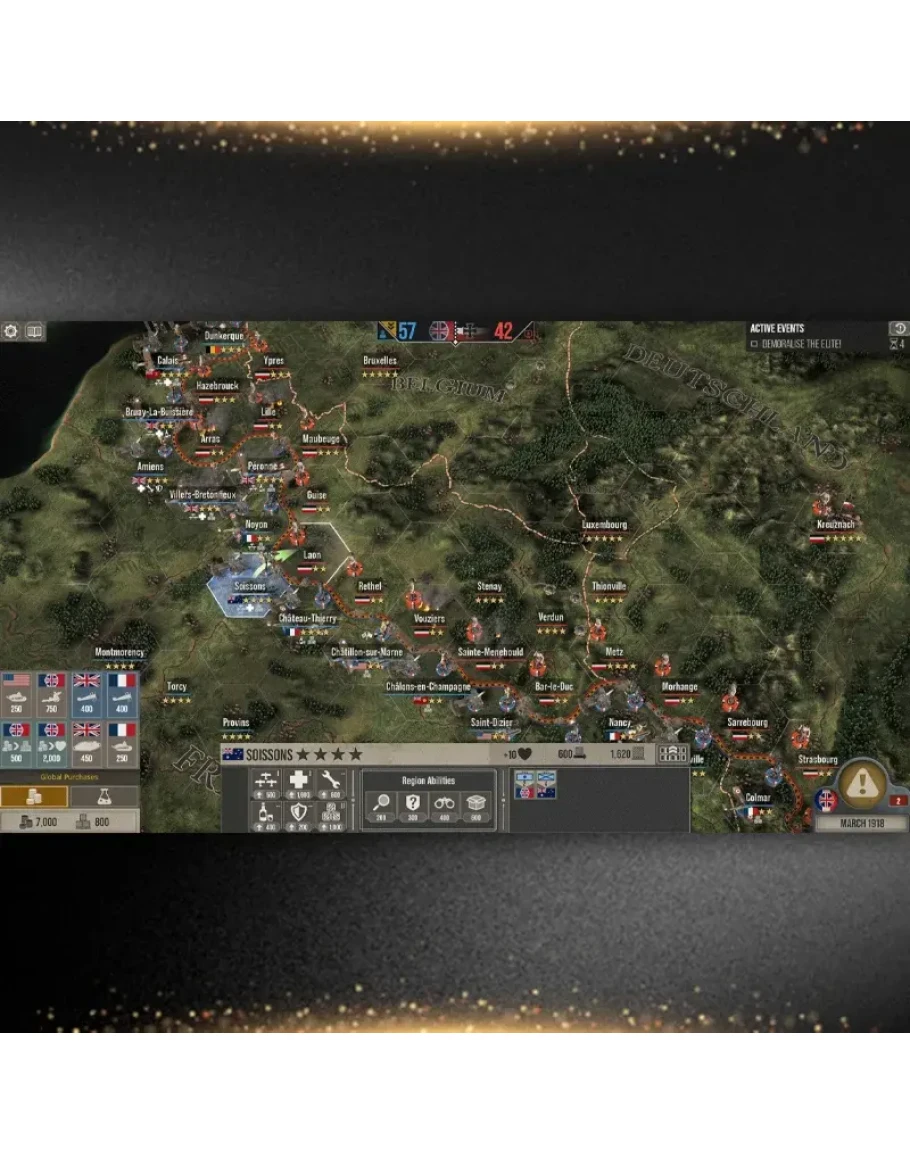Upgrade the medical cross for 1,000

click(x=300, y=785)
